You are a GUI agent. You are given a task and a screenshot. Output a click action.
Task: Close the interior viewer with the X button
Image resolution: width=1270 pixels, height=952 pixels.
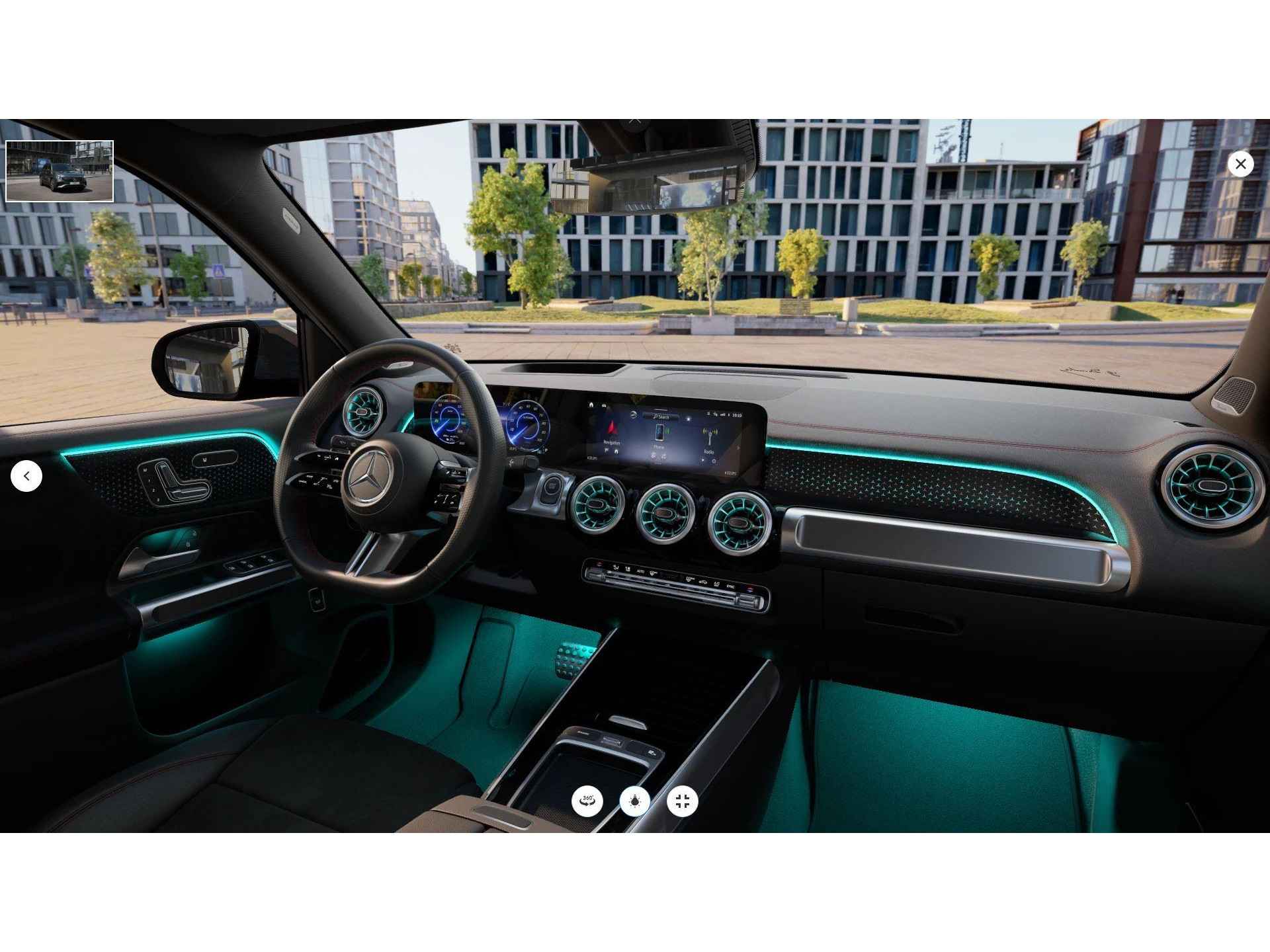1240,163
